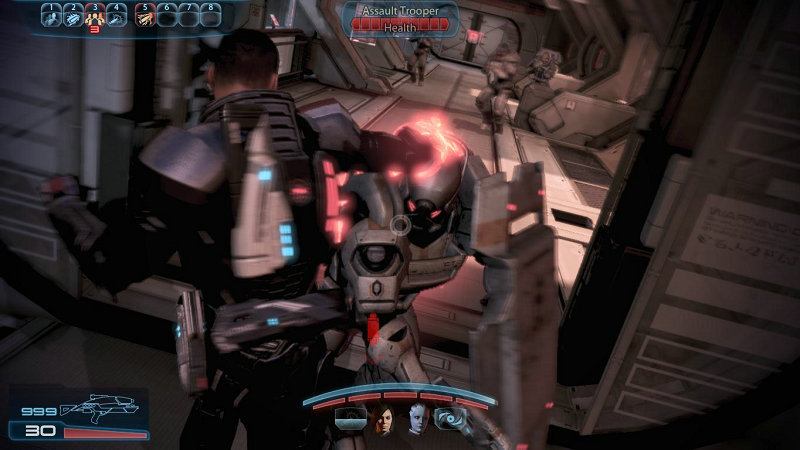800x450 pixels.
Task: Click the swirl power icon beside the asari
Action: [448, 421]
